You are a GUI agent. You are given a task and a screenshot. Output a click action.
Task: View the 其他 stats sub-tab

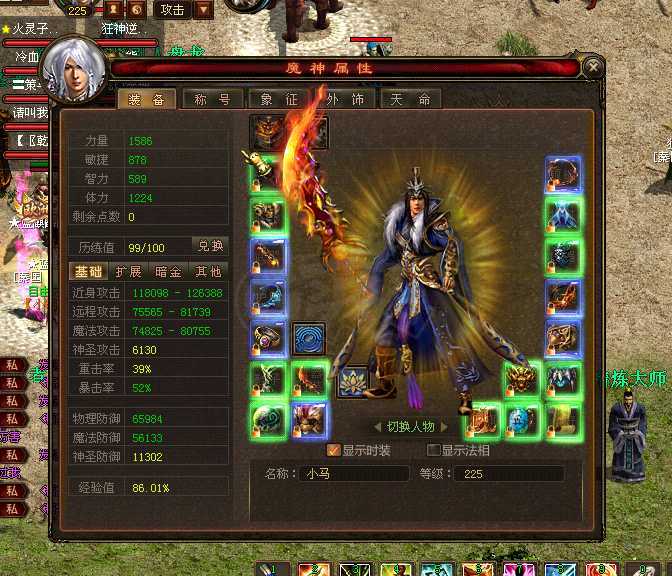coord(207,271)
